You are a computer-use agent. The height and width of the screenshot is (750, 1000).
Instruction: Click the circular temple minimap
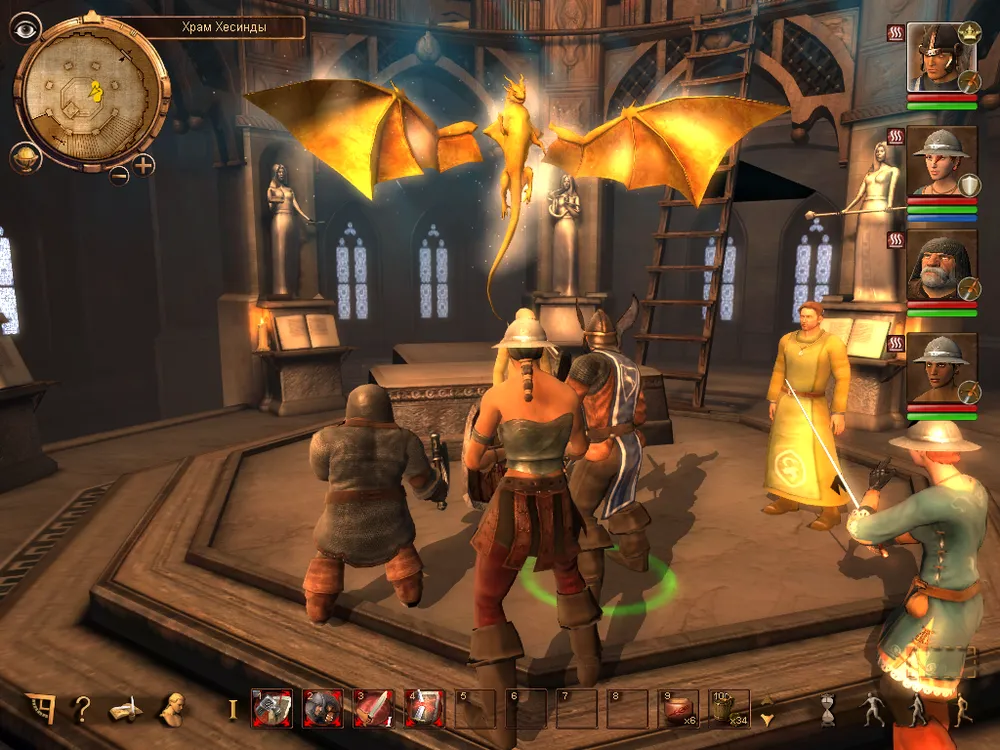92,93
